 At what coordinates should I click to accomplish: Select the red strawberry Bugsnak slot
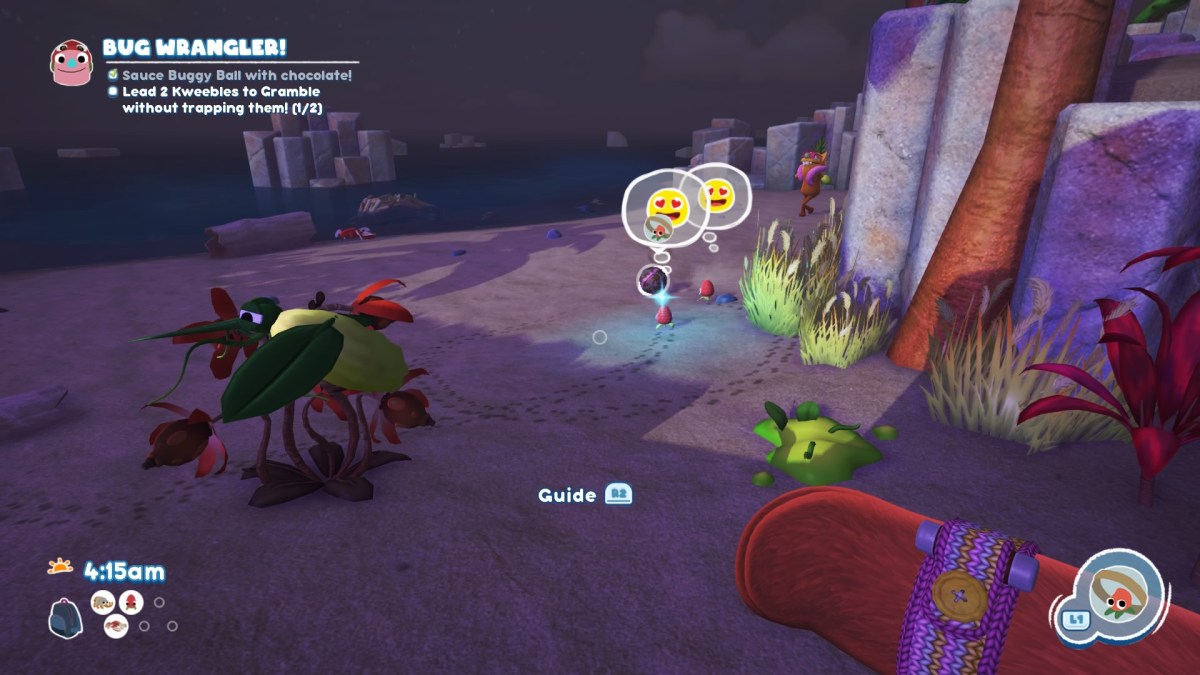(130, 602)
